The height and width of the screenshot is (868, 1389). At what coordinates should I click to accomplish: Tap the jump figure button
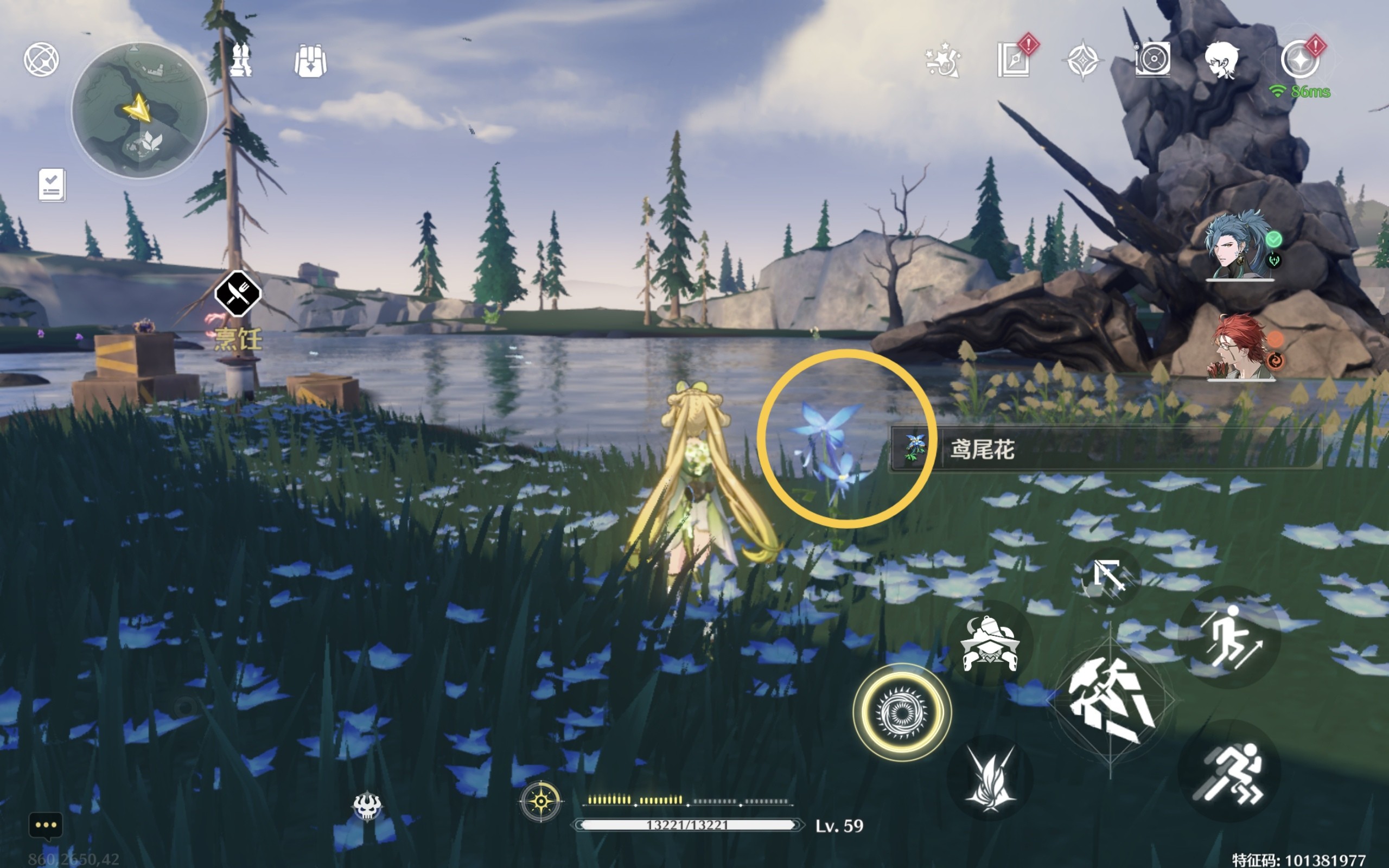1229,637
